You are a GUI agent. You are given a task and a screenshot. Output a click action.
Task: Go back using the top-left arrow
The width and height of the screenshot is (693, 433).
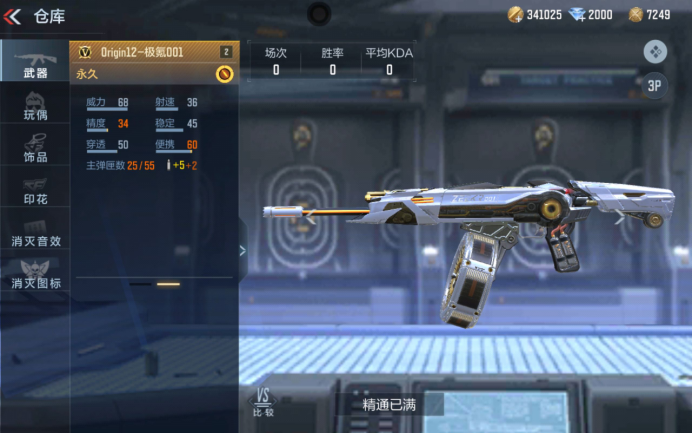(x=13, y=16)
